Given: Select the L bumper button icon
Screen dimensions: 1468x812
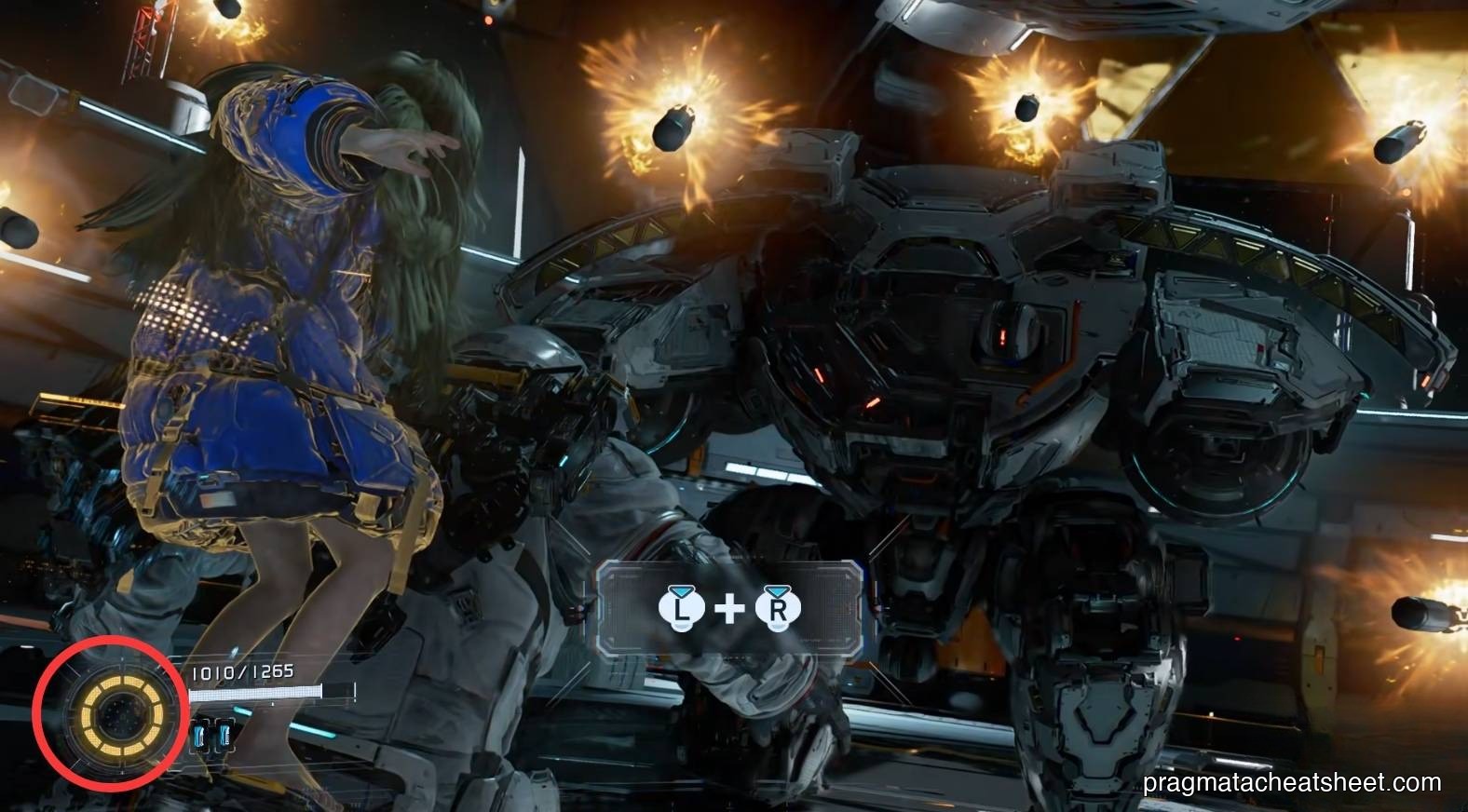Looking at the screenshot, I should (681, 608).
